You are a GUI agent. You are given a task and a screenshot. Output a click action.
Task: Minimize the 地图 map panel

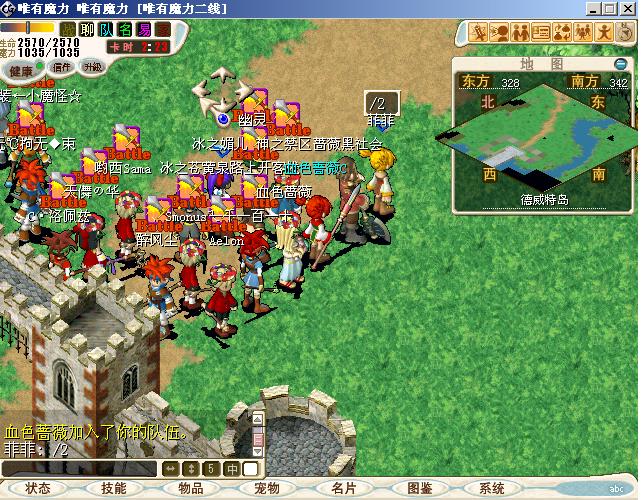621,64
